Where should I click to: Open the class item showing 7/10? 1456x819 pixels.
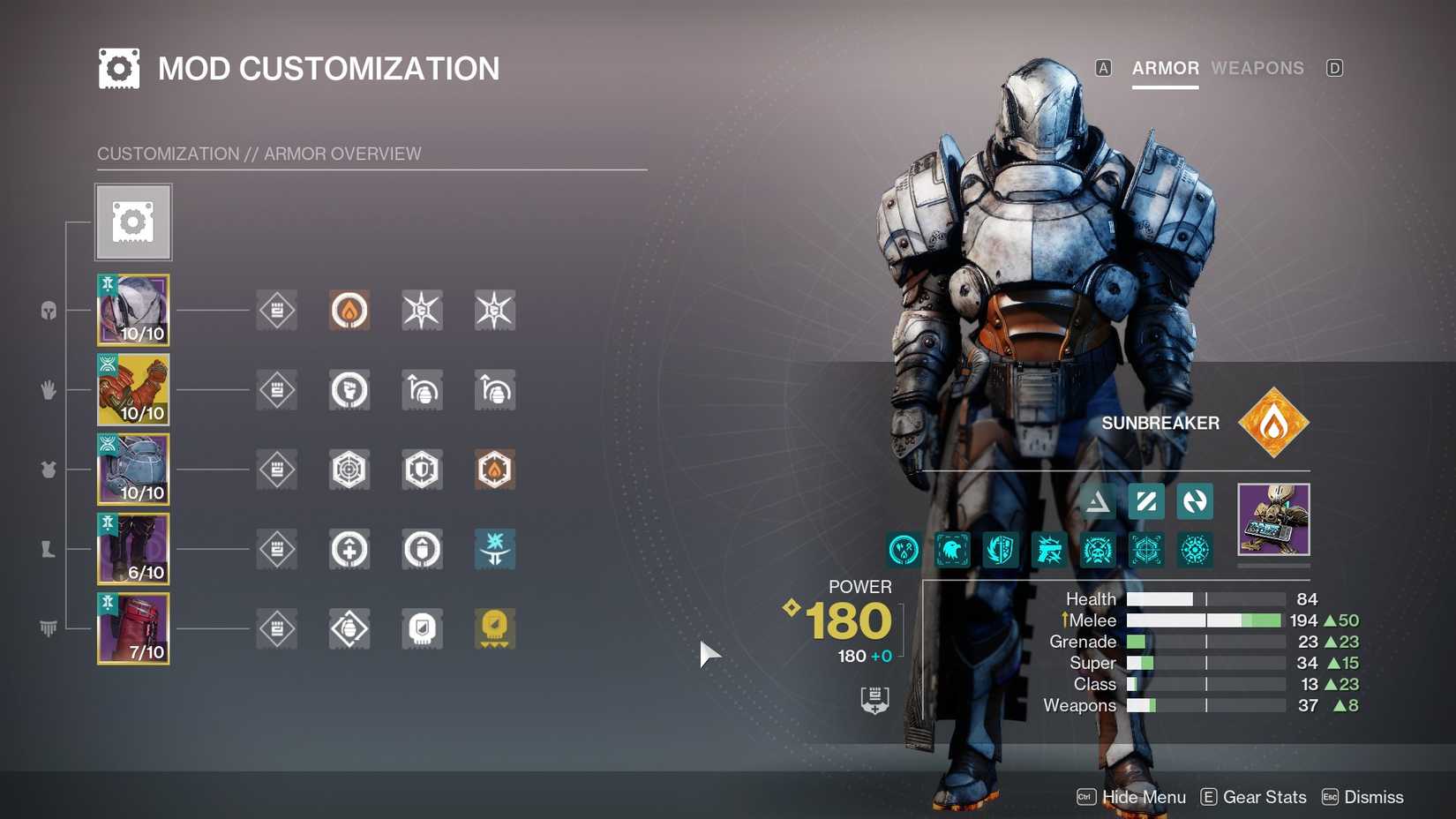132,627
